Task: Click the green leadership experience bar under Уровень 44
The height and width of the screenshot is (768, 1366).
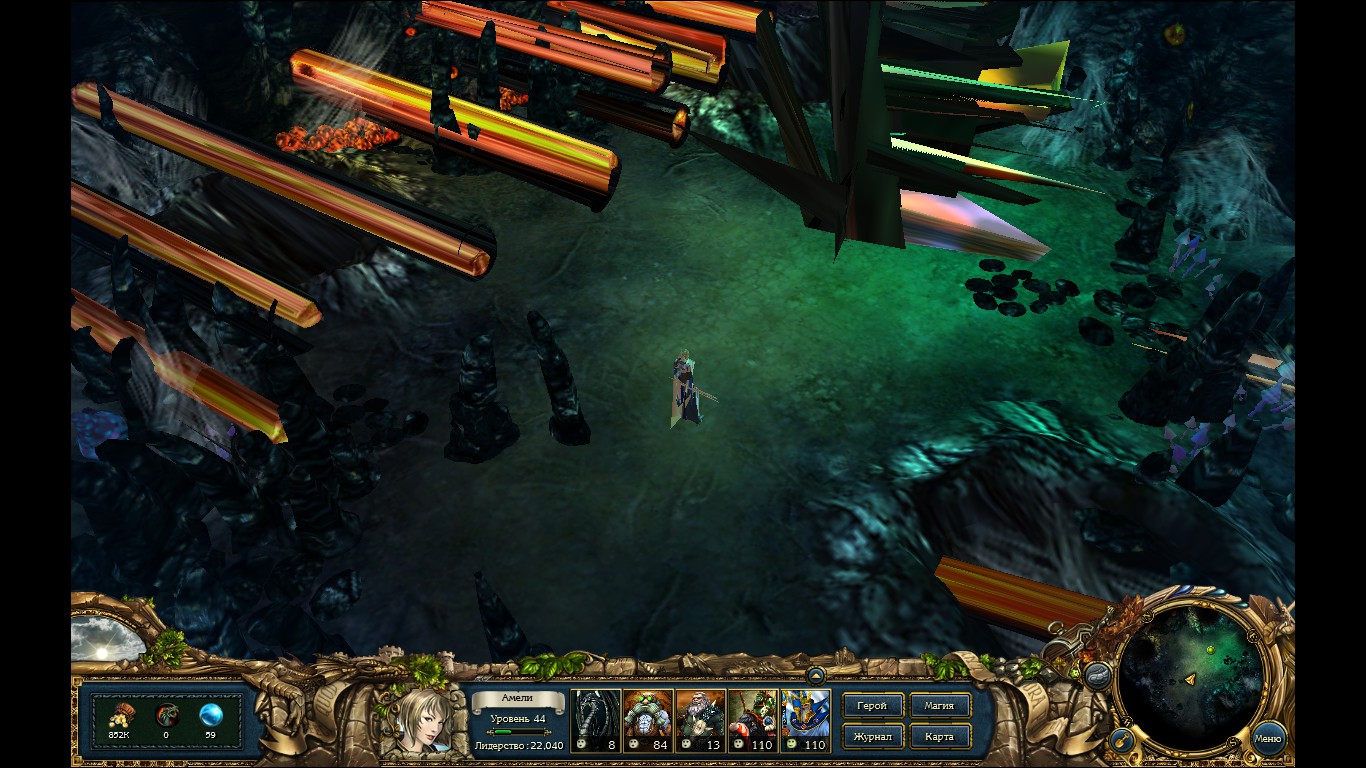Action: [x=518, y=730]
